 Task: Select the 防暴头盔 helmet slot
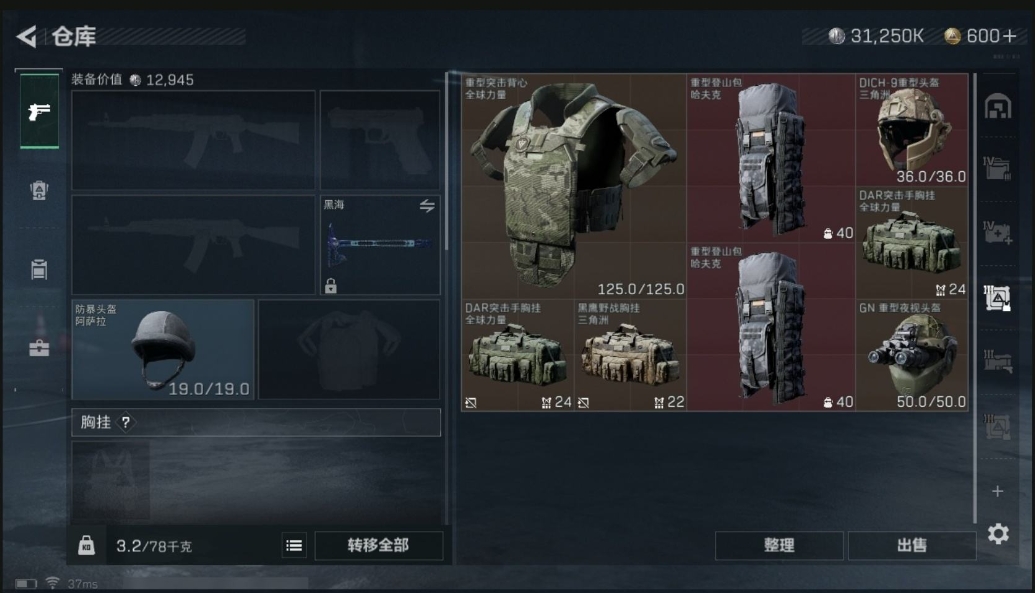(163, 349)
